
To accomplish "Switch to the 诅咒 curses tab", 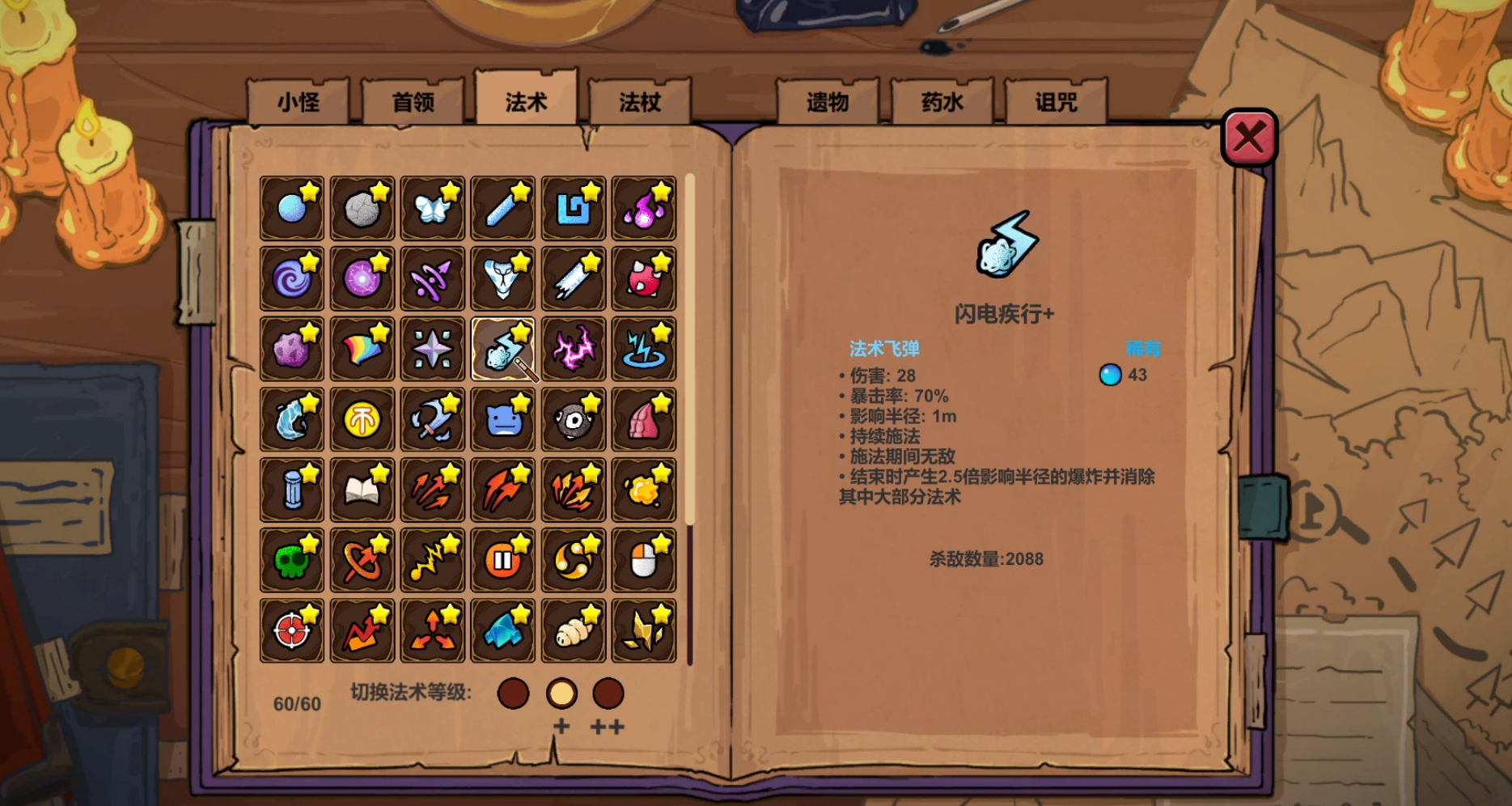I will click(x=1056, y=102).
